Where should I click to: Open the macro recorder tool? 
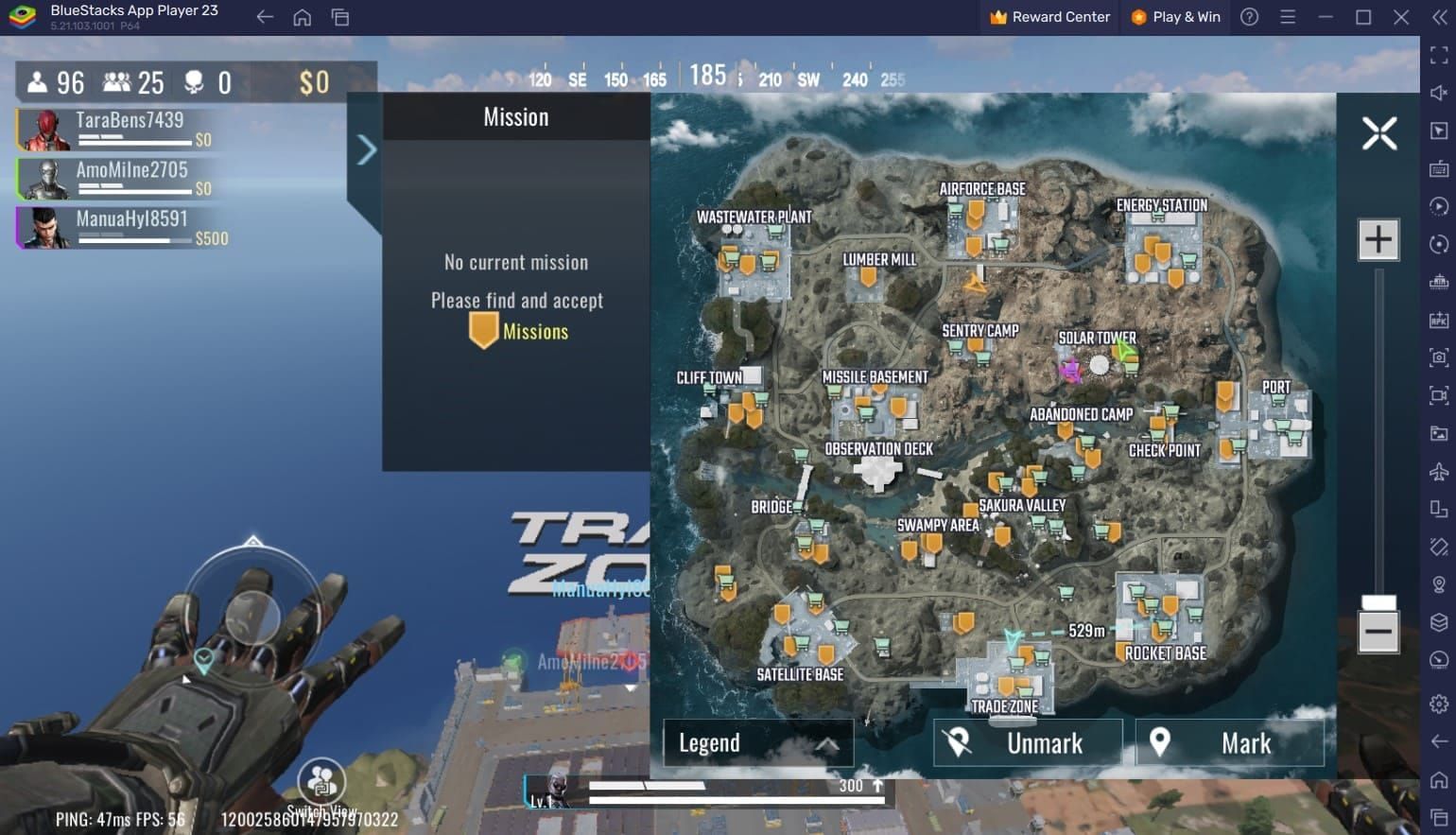[1439, 207]
